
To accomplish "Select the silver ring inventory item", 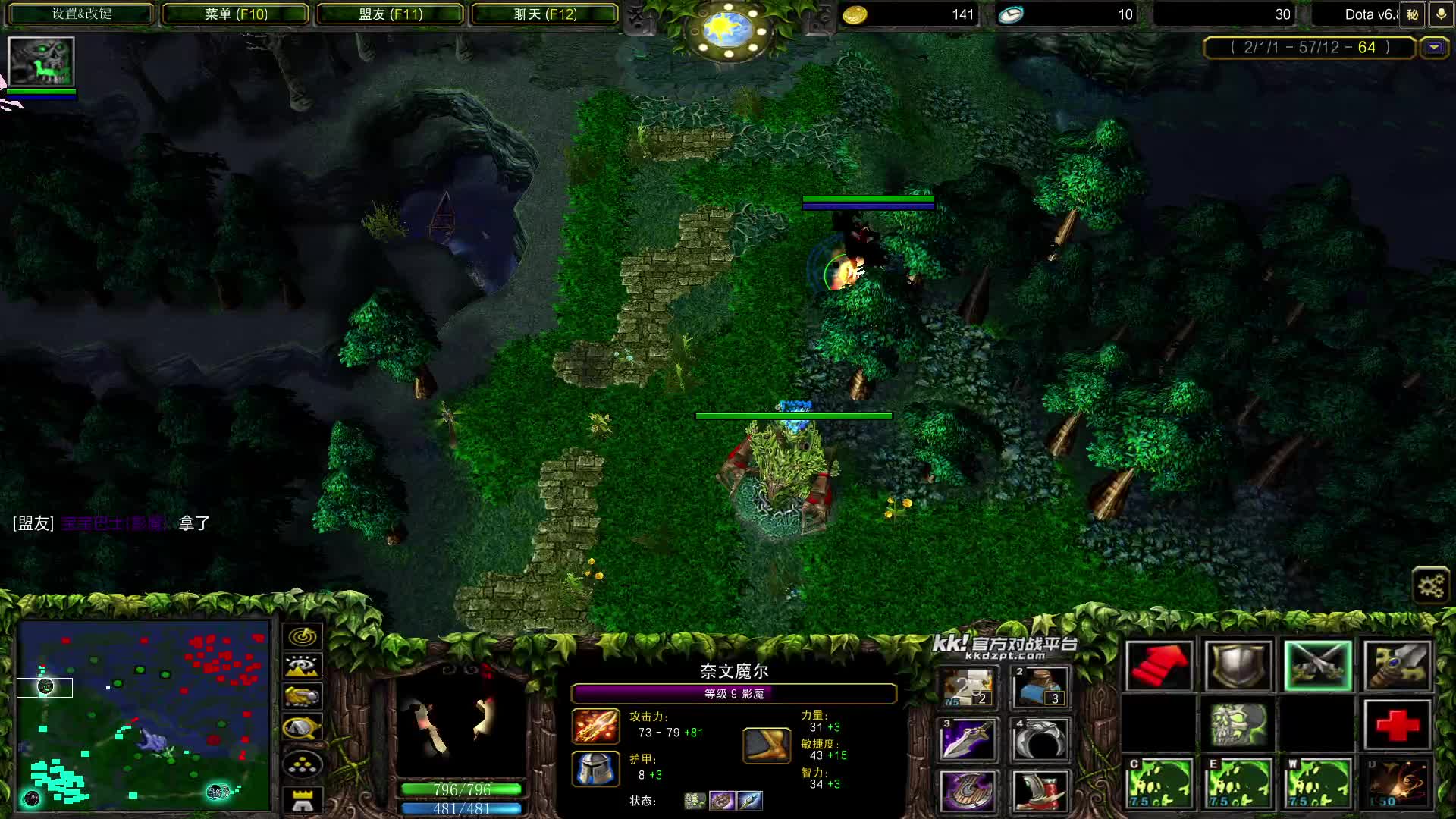I will 1040,739.
